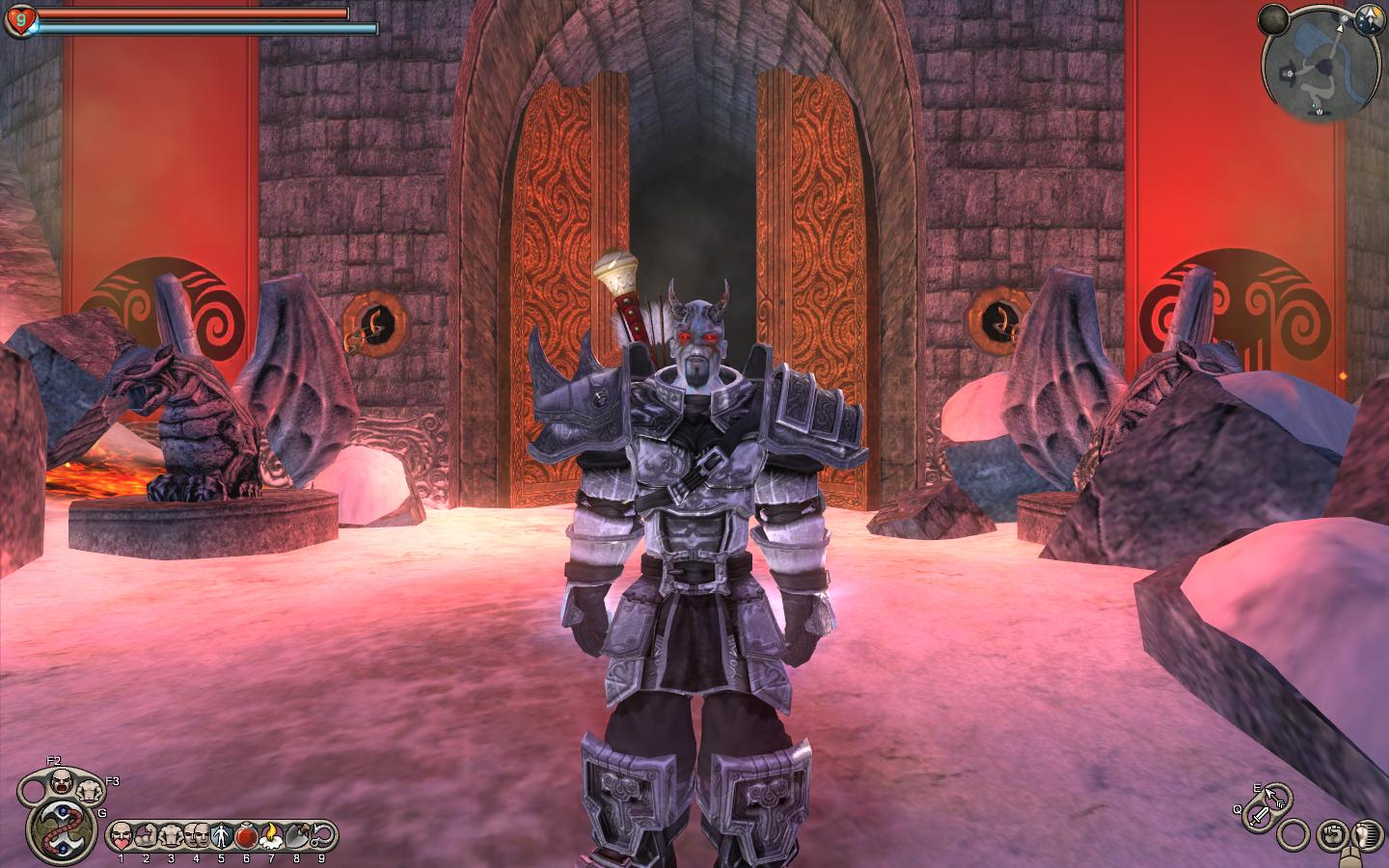1389x868 pixels.
Task: Switch to the sword melee weapon
Action: [1259, 818]
